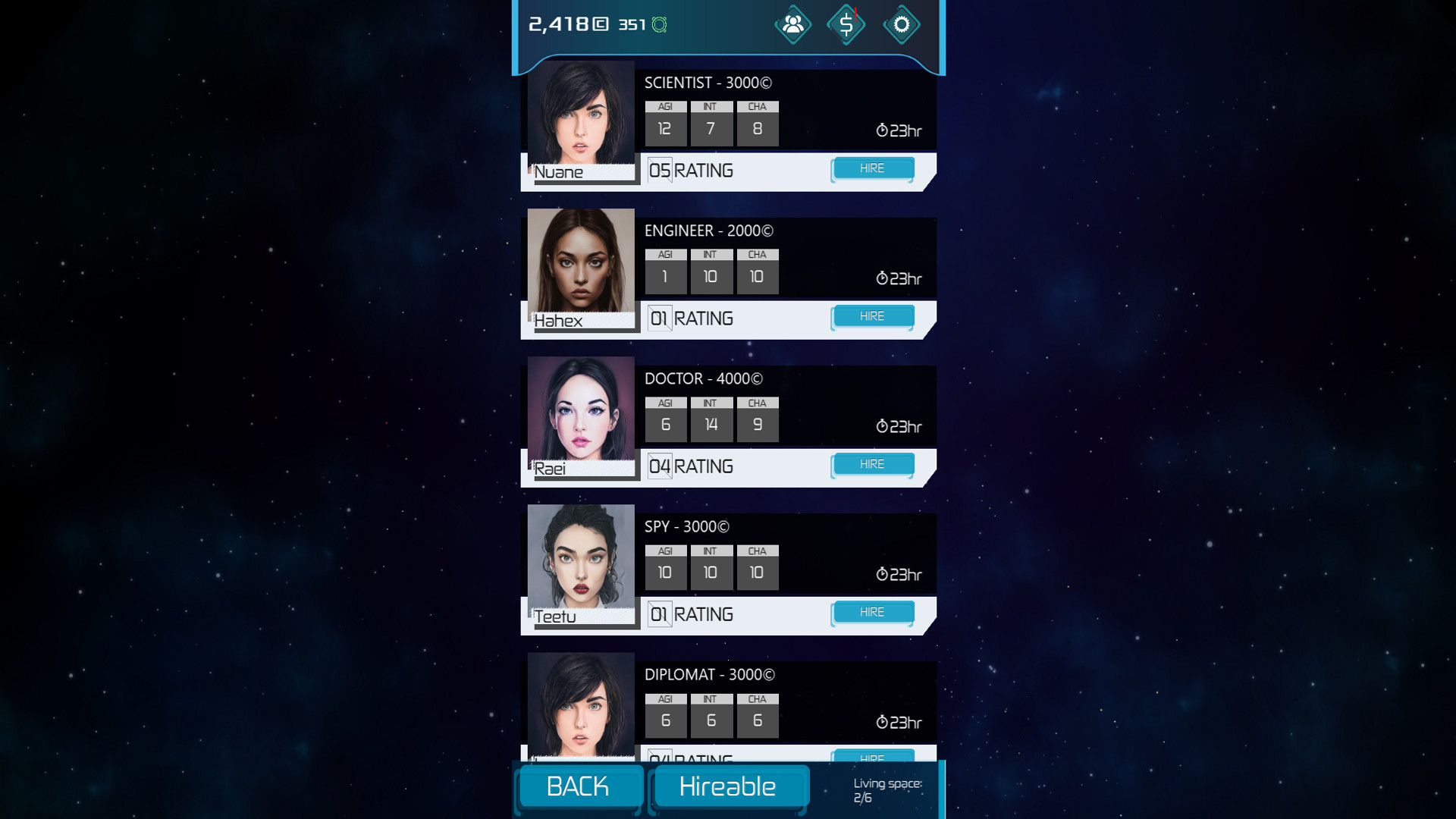1456x819 pixels.
Task: Open the settings gear icon
Action: coord(901,24)
